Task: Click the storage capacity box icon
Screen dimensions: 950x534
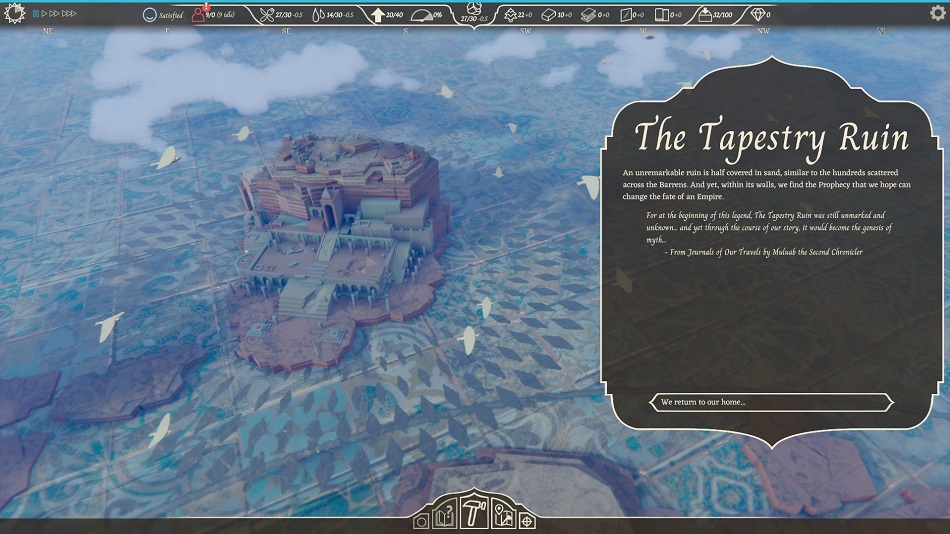Action: point(704,15)
